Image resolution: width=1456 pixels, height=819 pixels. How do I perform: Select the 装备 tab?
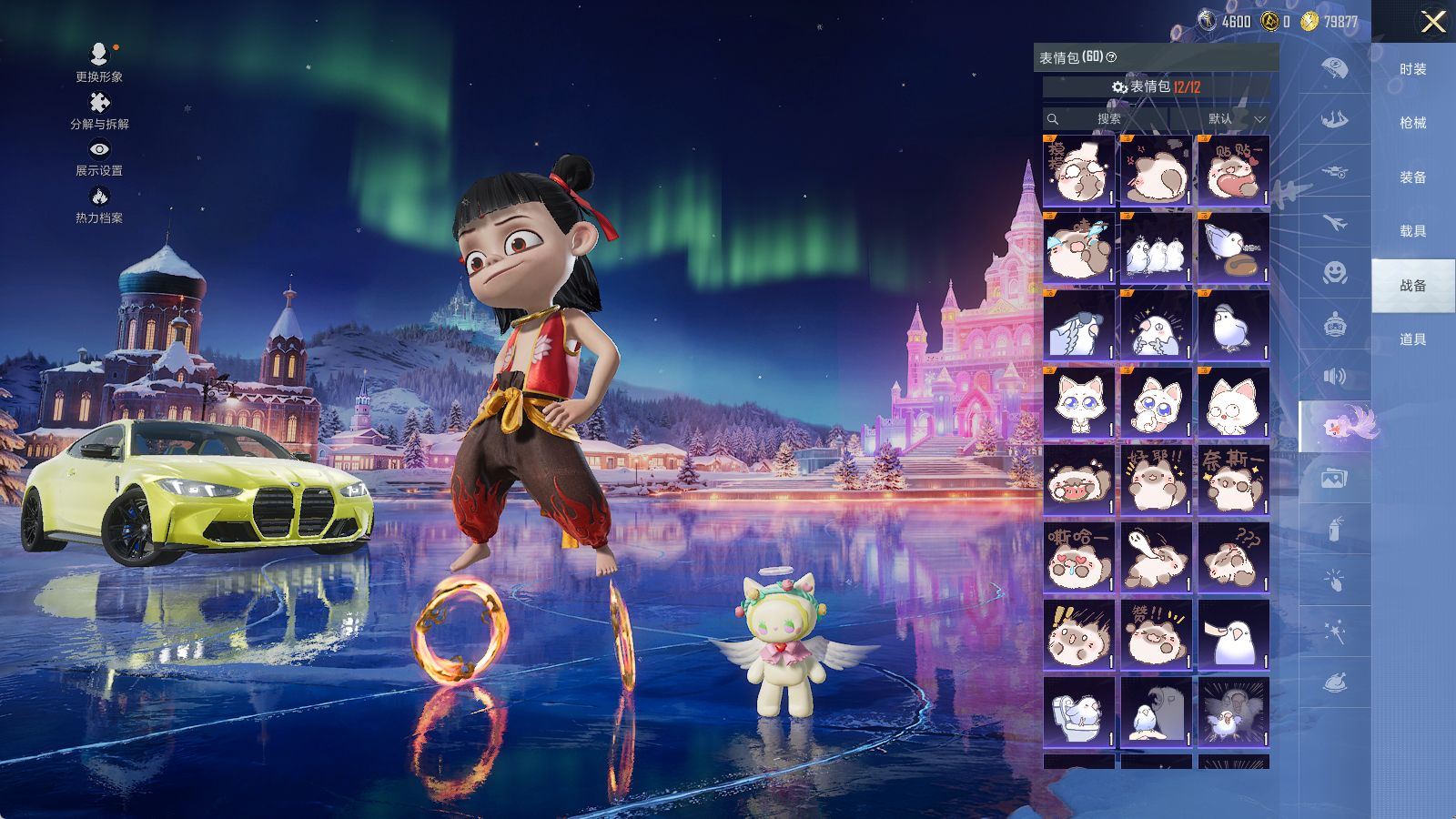click(x=1412, y=177)
